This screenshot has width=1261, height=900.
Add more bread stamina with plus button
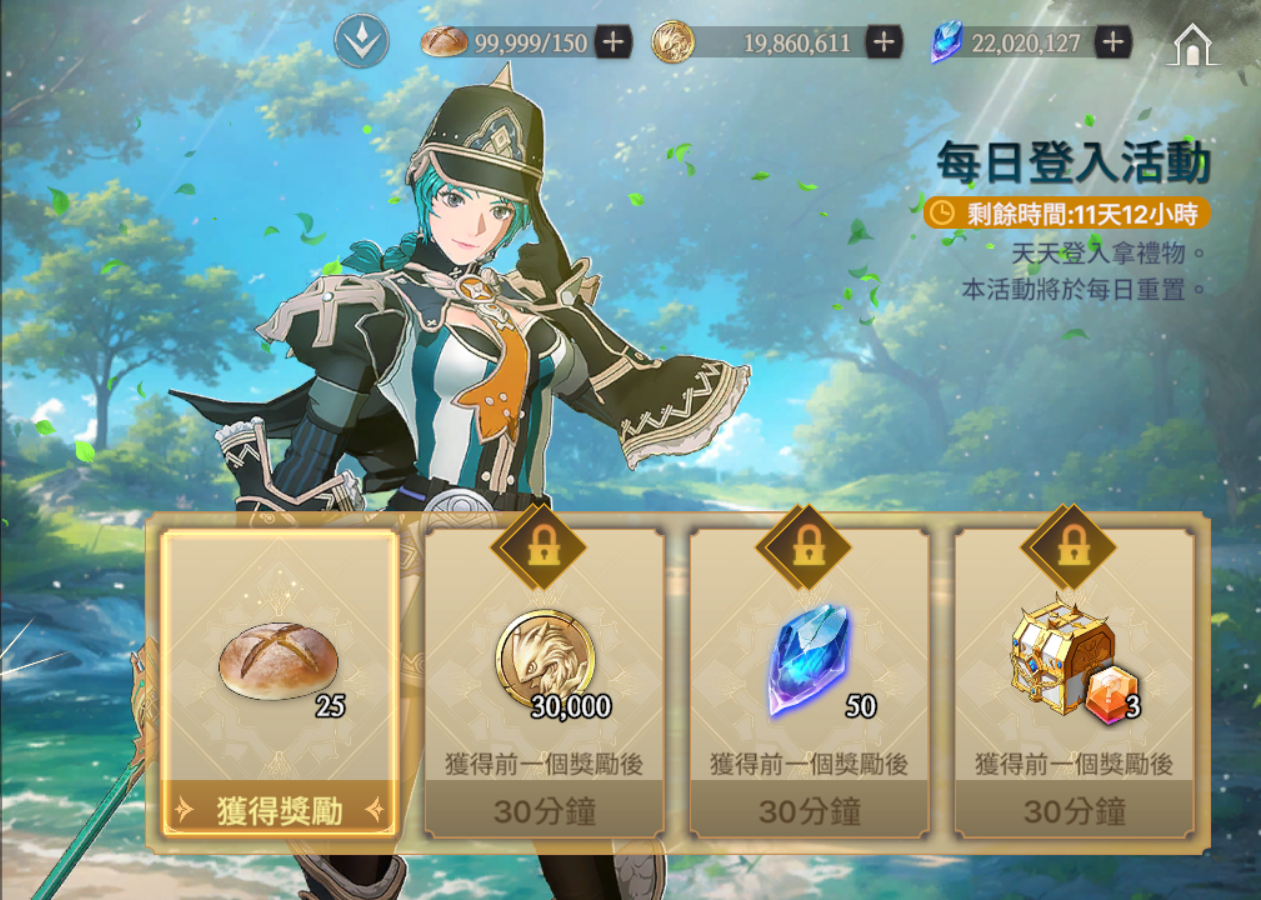click(613, 42)
